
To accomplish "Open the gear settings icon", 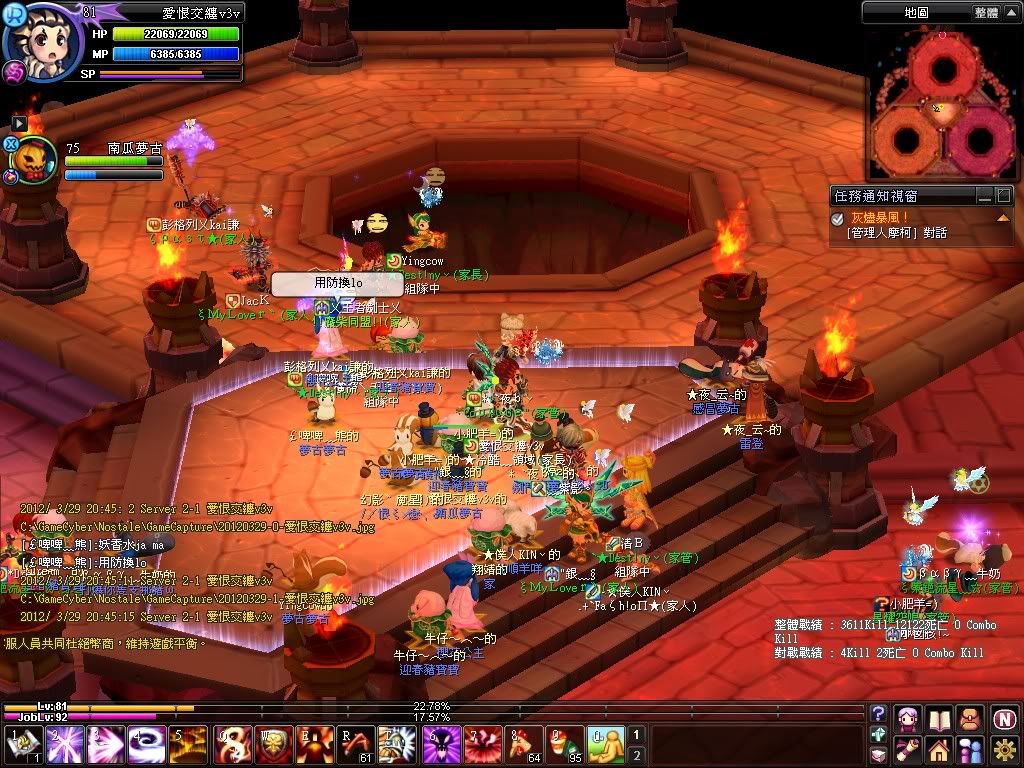I will click(1004, 748).
